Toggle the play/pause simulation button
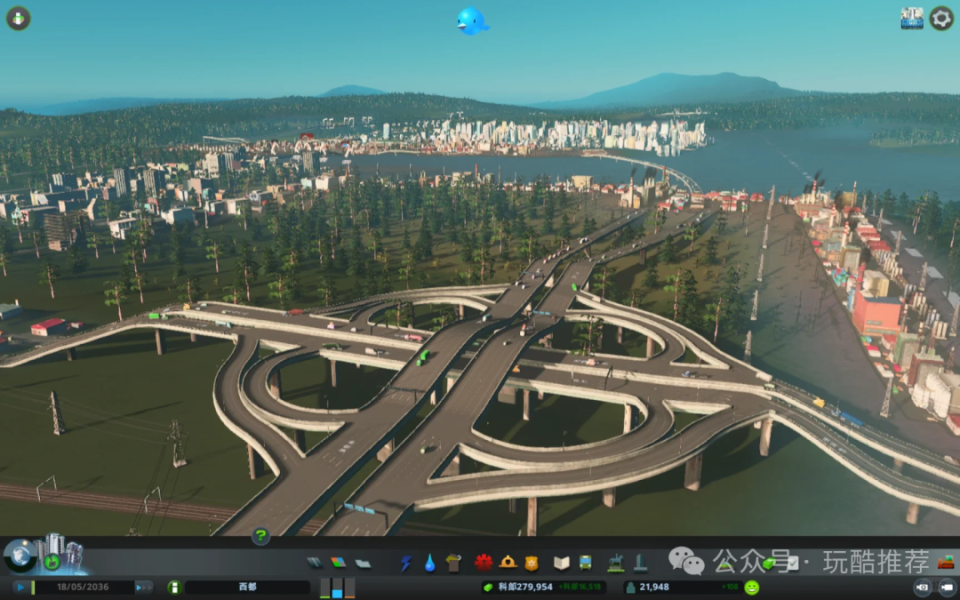960x600 pixels. tap(20, 587)
